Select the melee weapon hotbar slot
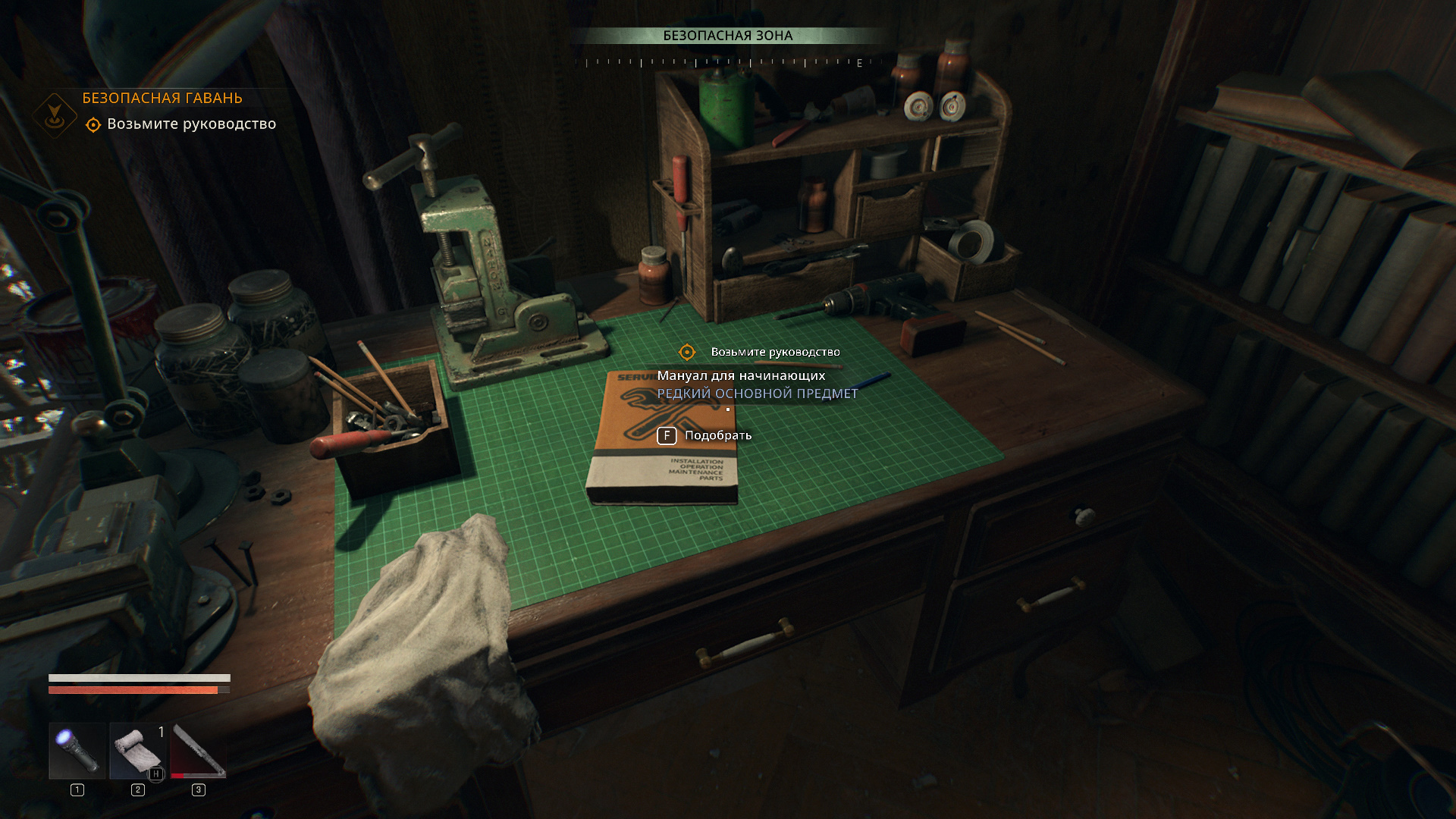This screenshot has width=1456, height=819. [198, 751]
